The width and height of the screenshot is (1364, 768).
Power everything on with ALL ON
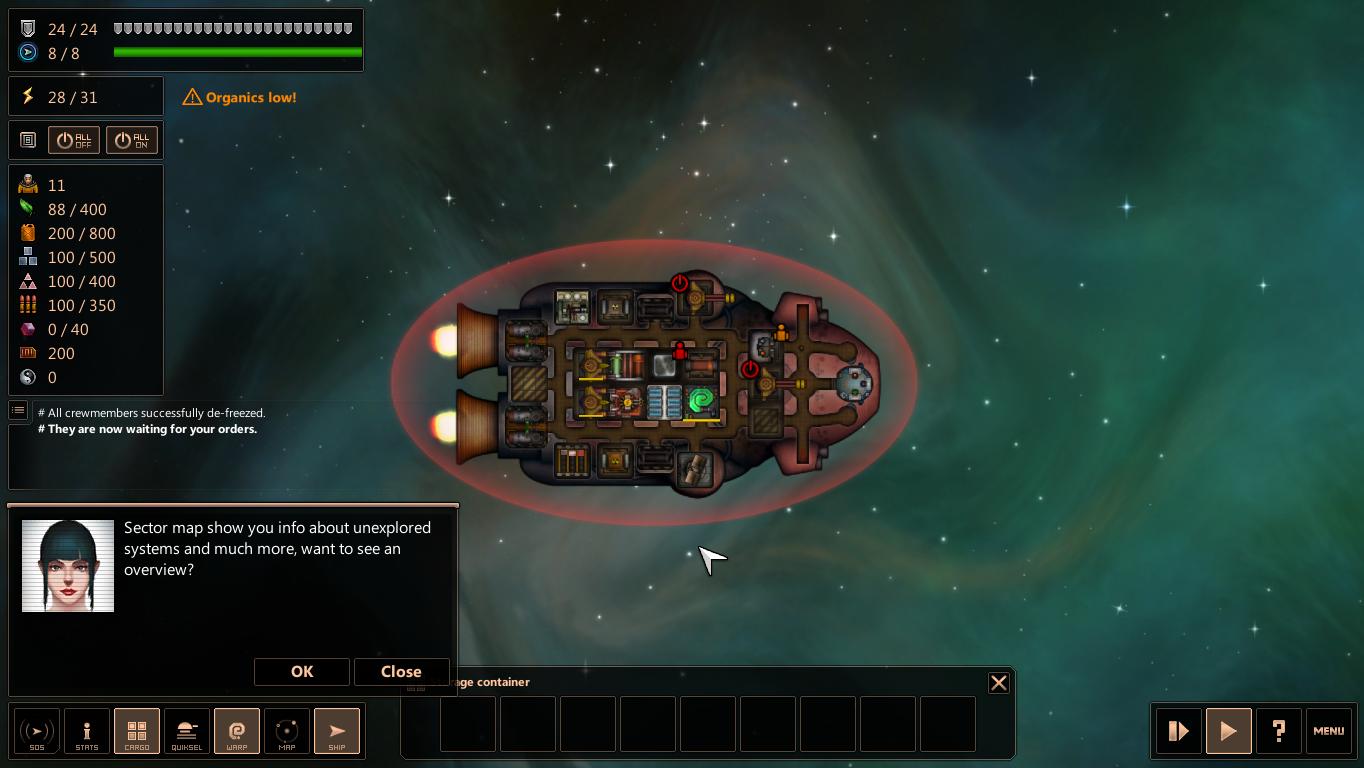click(x=132, y=140)
